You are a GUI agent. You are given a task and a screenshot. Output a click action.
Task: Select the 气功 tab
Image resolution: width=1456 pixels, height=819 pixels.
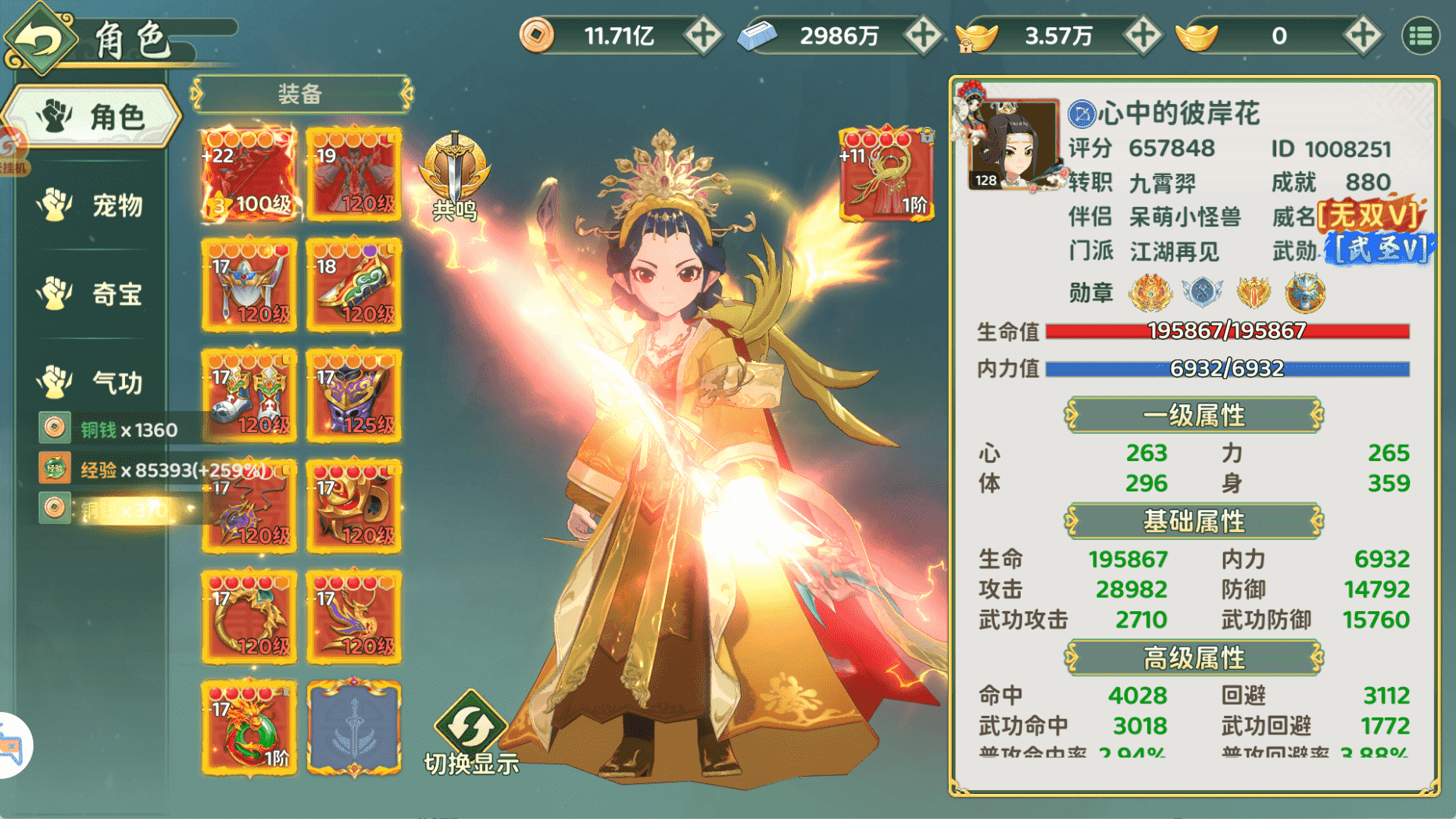pyautogui.click(x=91, y=382)
